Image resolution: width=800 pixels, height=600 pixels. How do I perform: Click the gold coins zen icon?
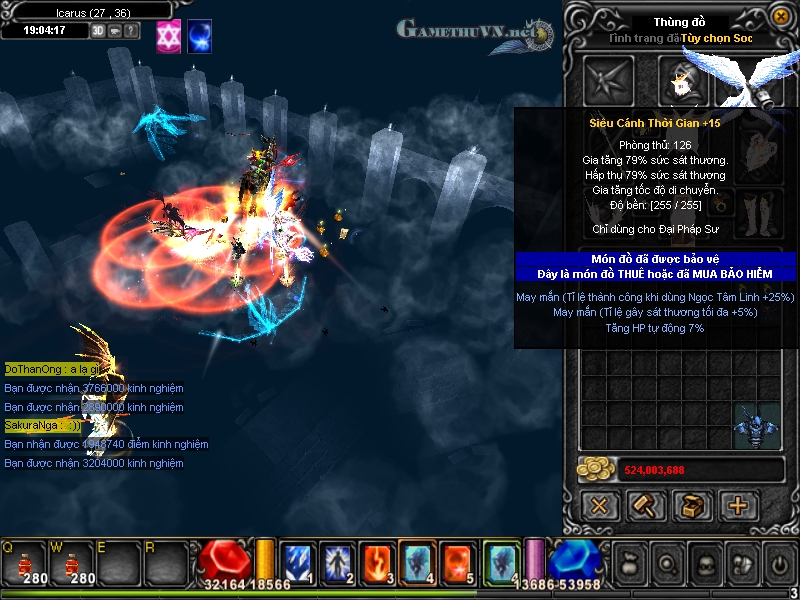(x=596, y=470)
